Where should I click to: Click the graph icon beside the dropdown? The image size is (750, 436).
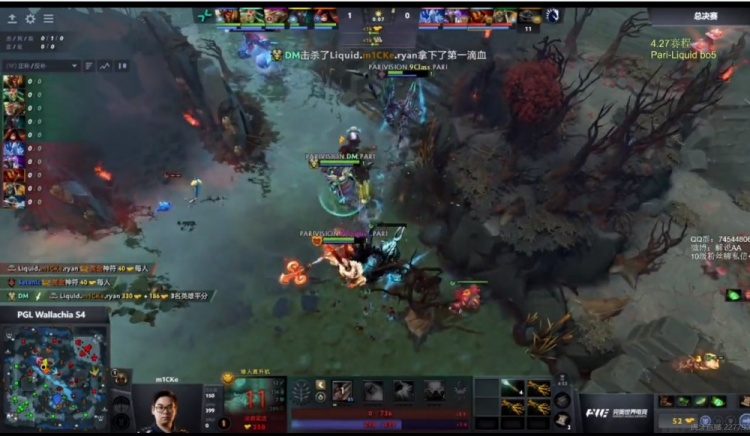(103, 65)
